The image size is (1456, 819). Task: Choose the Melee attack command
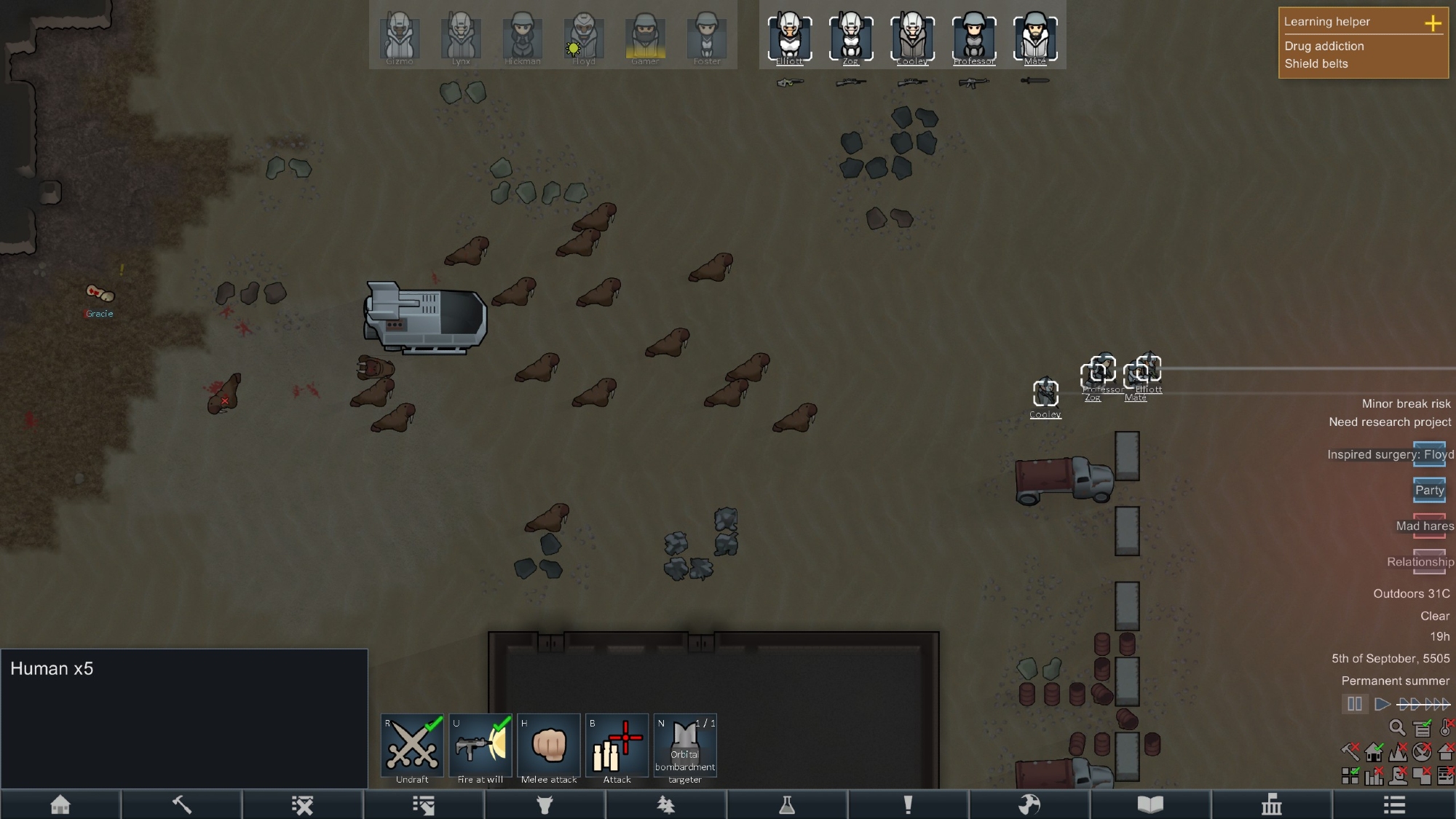pyautogui.click(x=549, y=745)
